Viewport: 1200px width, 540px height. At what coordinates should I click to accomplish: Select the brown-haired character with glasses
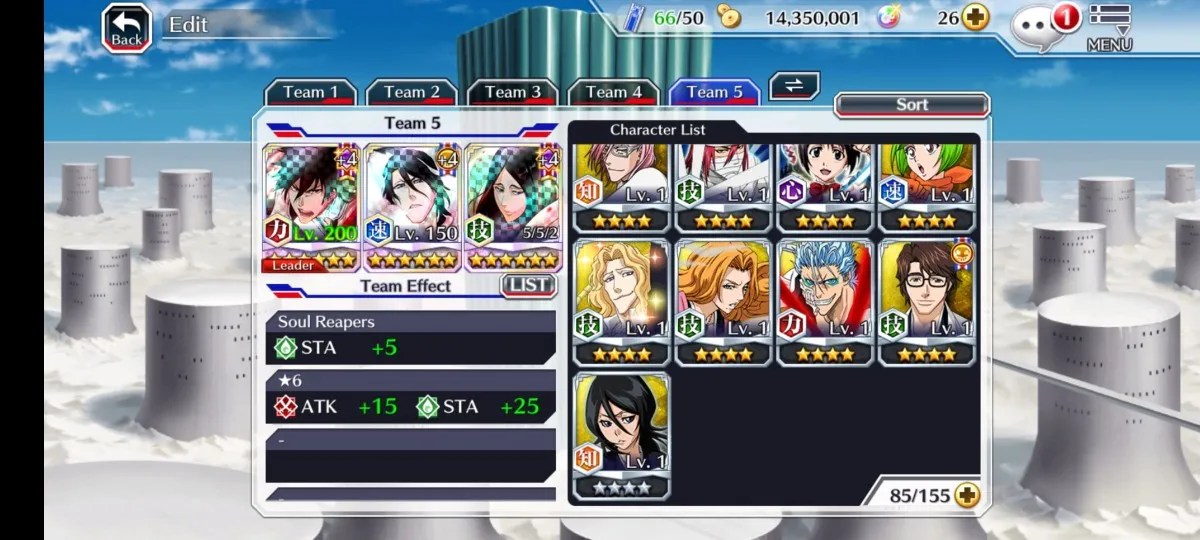tap(926, 302)
